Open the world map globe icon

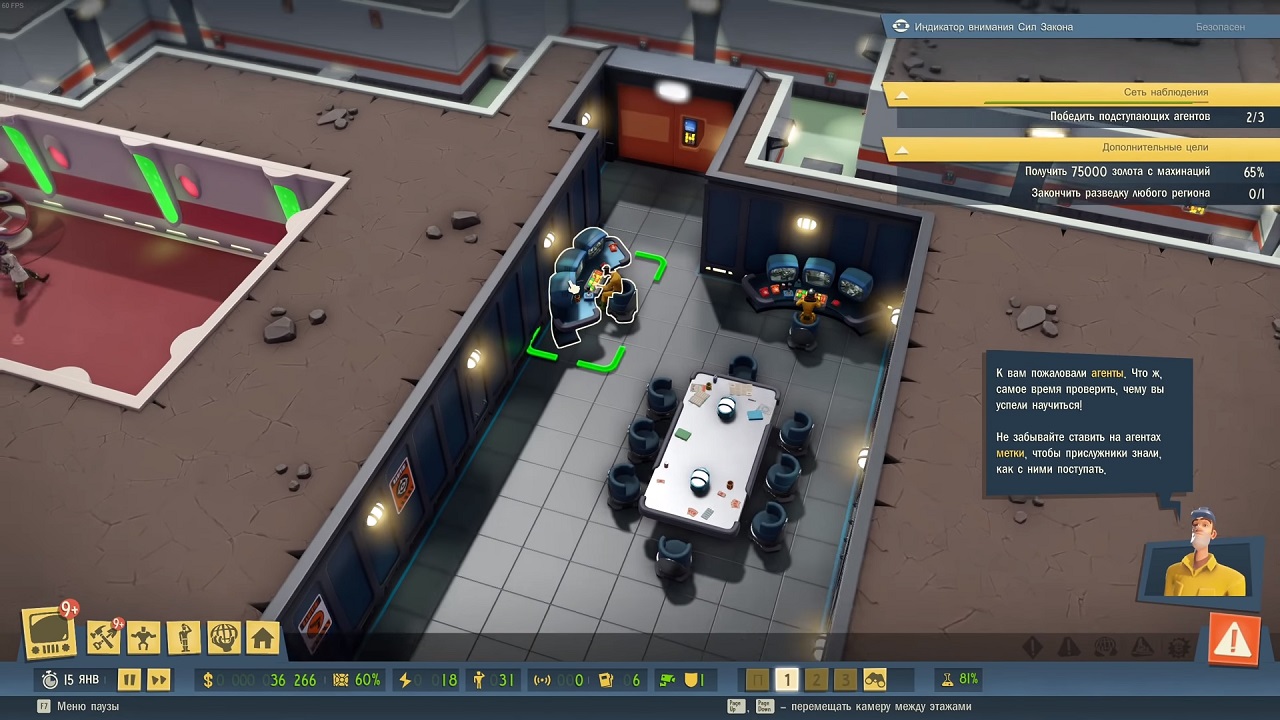click(x=222, y=635)
